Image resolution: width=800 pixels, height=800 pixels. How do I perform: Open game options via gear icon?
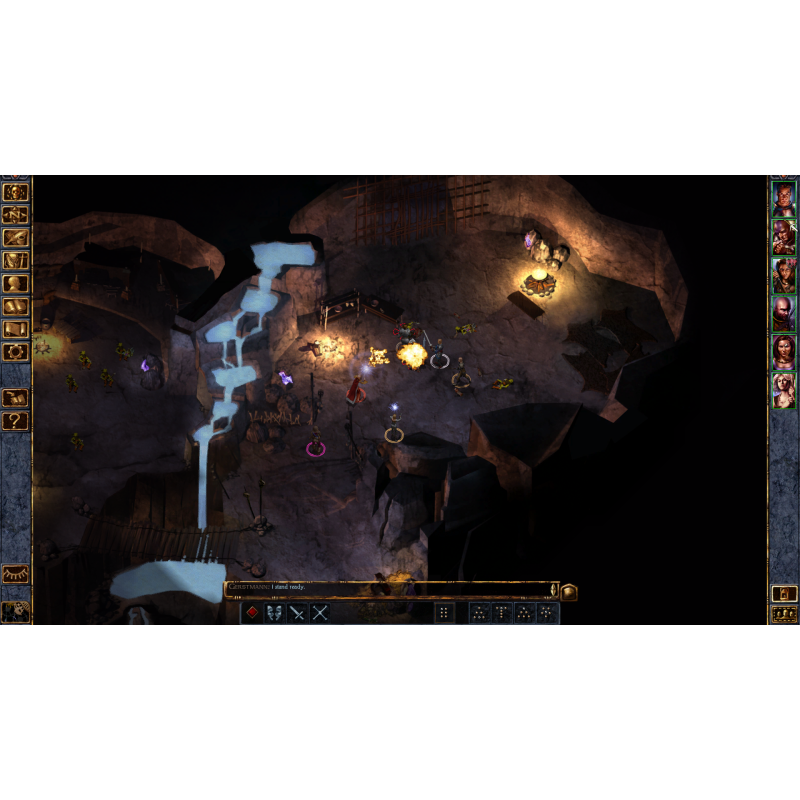pos(16,352)
